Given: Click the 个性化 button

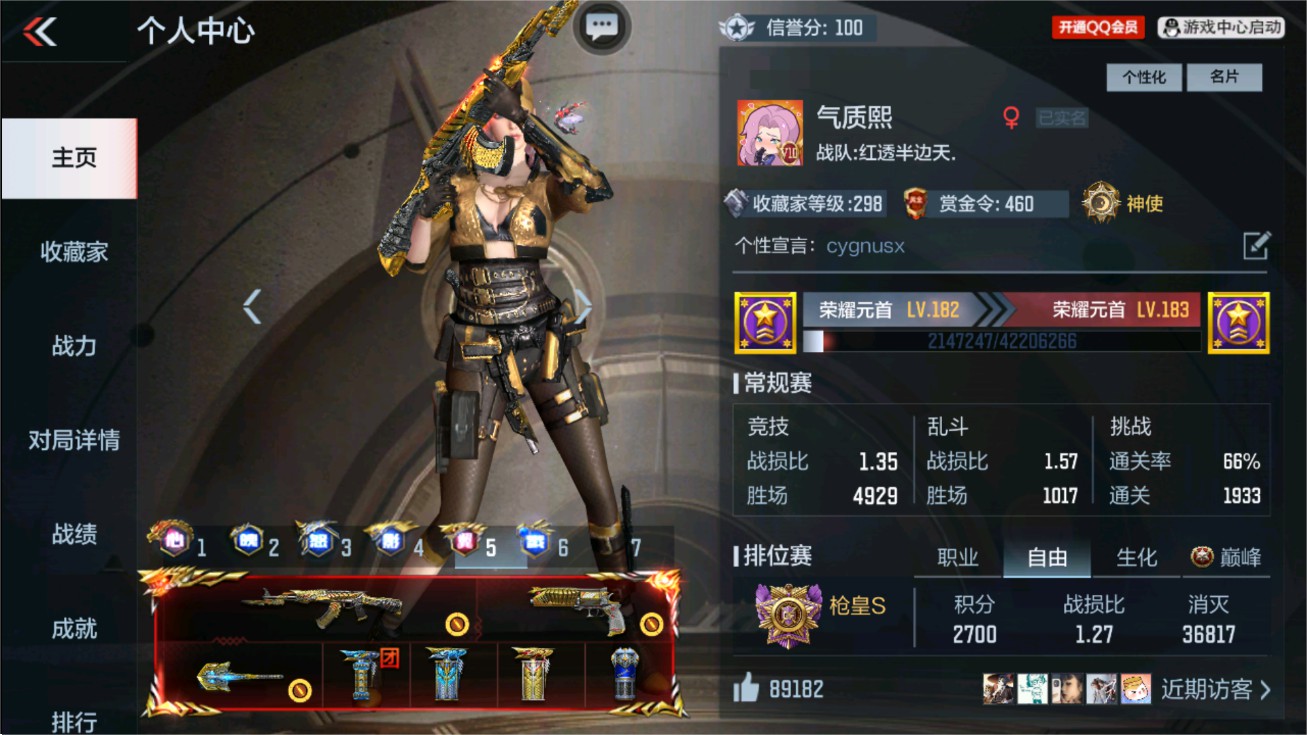Looking at the screenshot, I should pos(1143,77).
